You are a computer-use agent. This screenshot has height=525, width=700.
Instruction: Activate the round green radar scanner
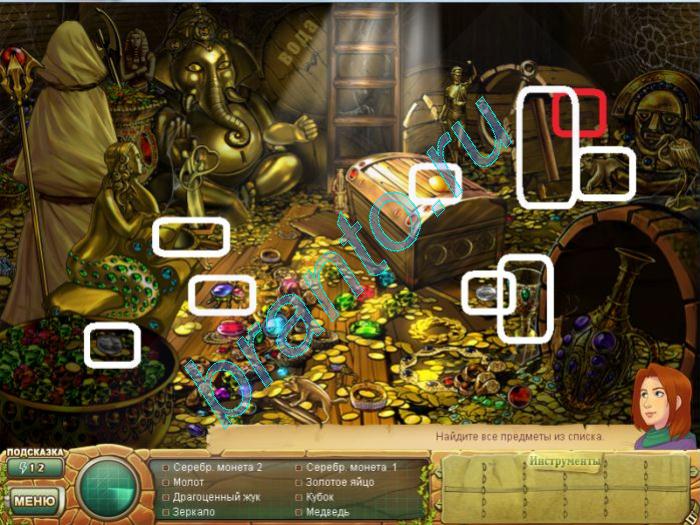[108, 487]
